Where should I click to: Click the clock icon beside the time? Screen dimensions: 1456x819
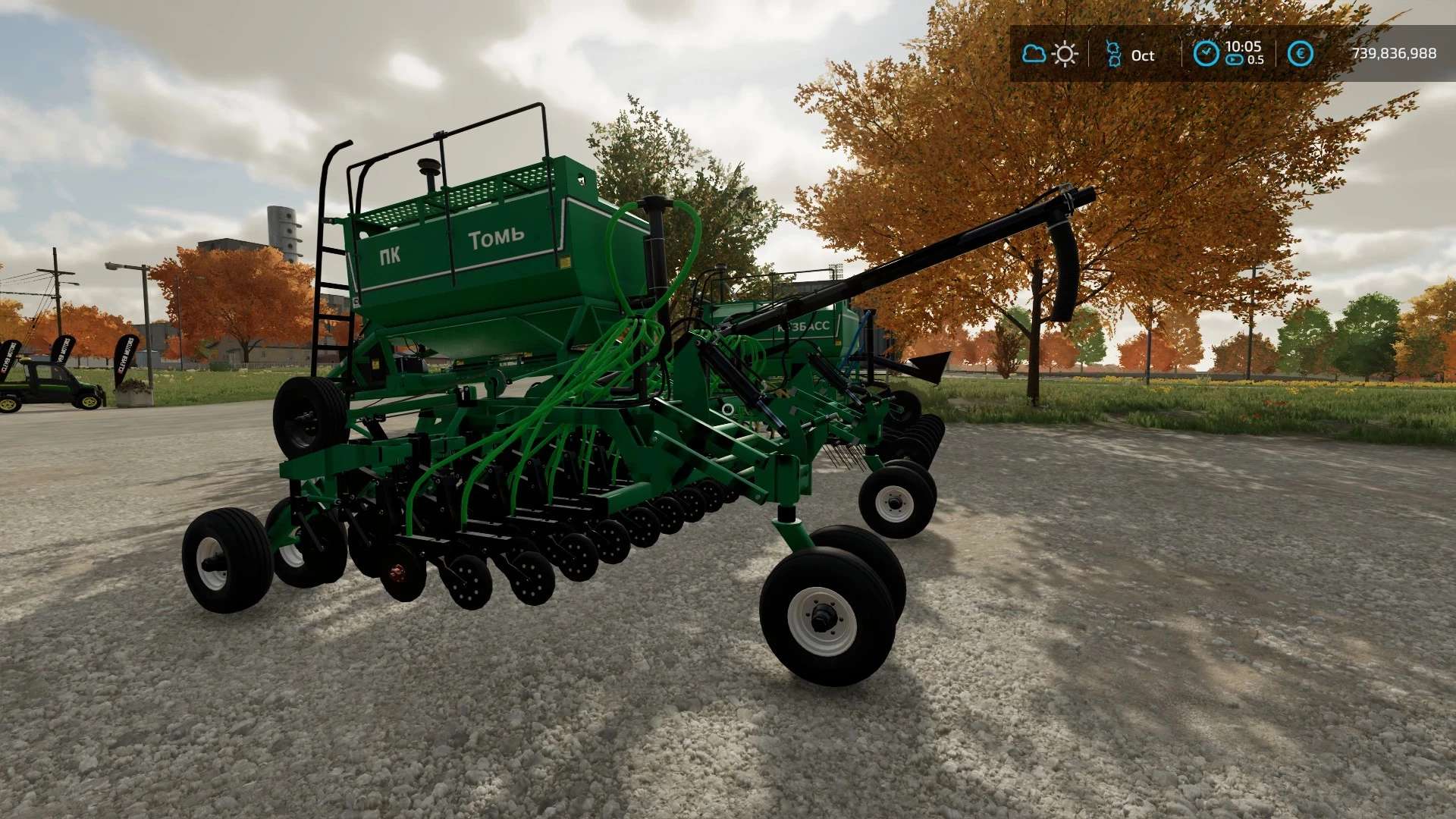click(x=1206, y=53)
